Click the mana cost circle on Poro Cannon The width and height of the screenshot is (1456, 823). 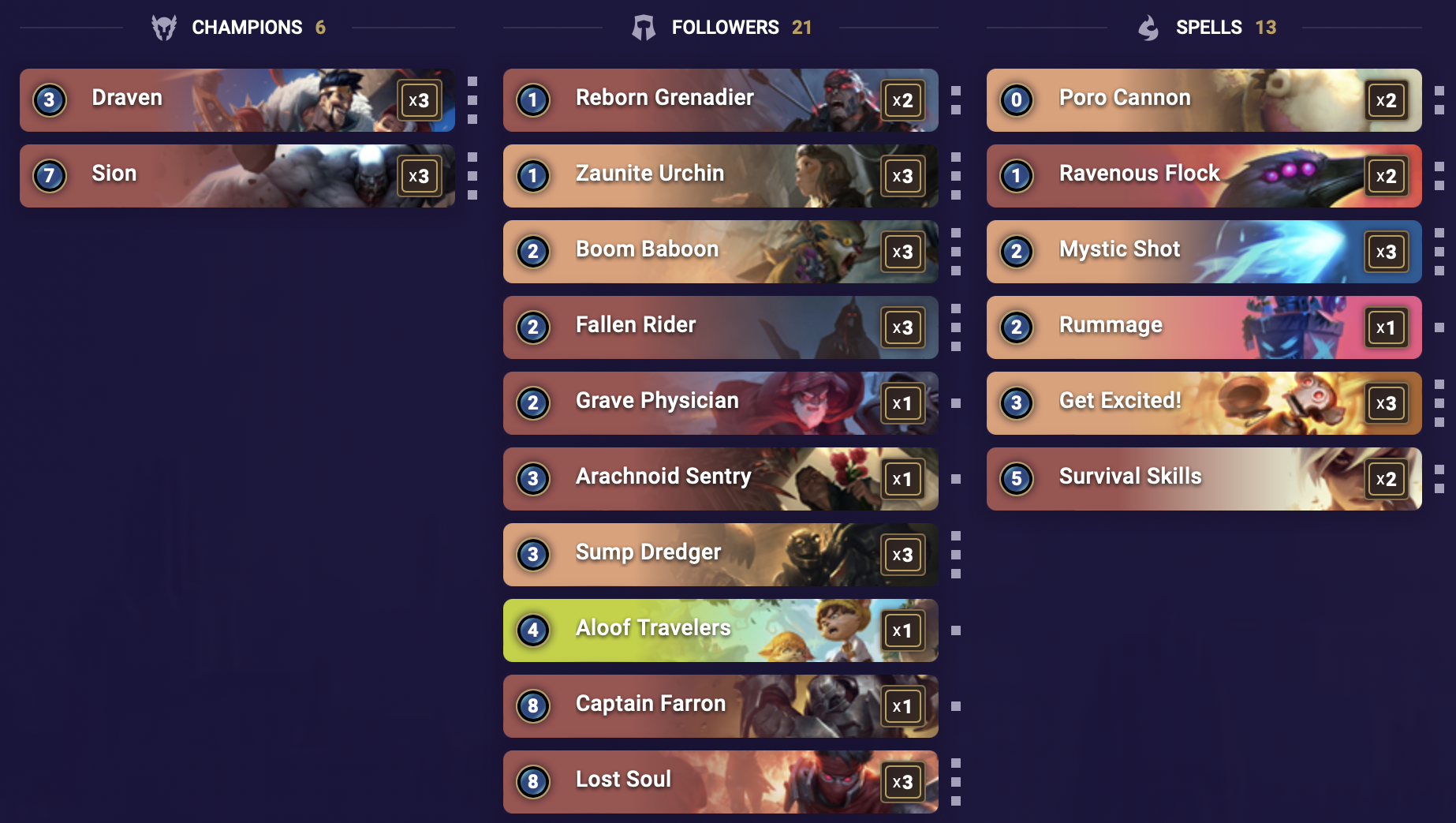(x=1016, y=100)
